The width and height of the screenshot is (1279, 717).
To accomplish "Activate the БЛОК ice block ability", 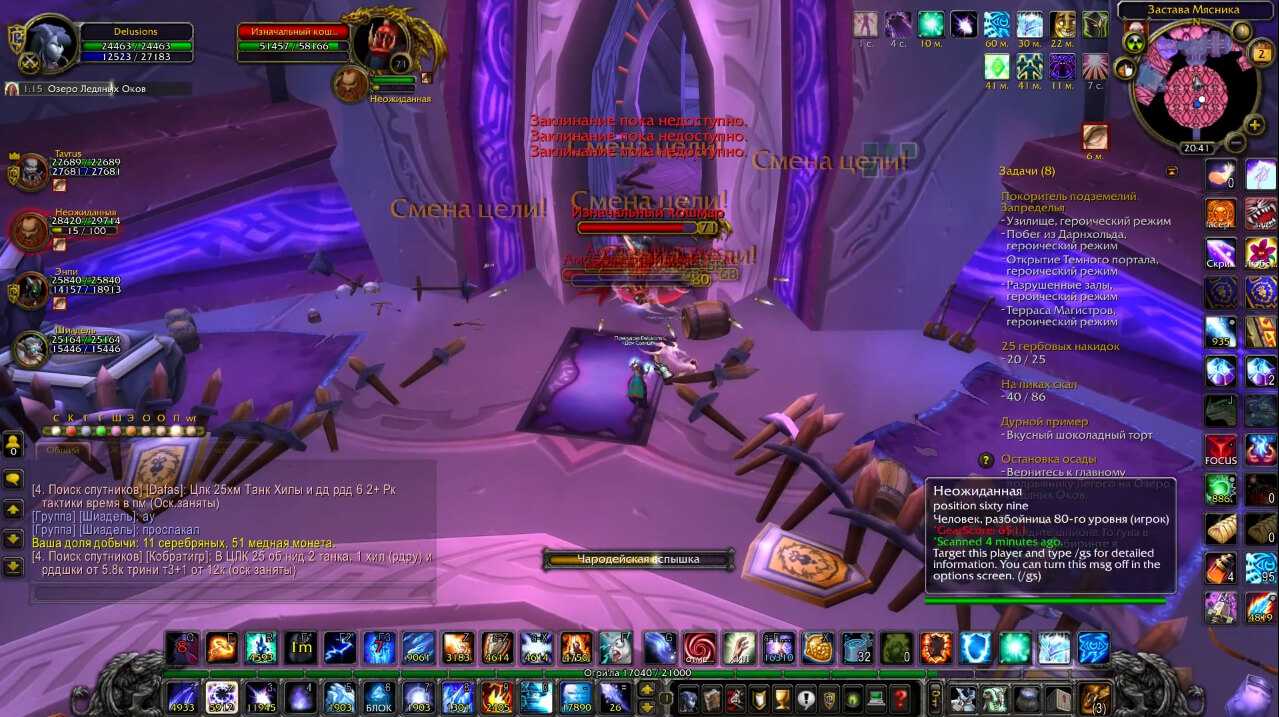I will [x=378, y=696].
